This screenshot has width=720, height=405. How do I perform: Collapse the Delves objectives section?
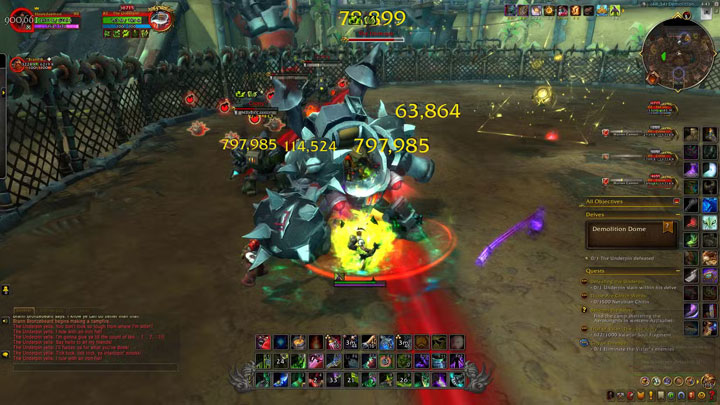677,213
